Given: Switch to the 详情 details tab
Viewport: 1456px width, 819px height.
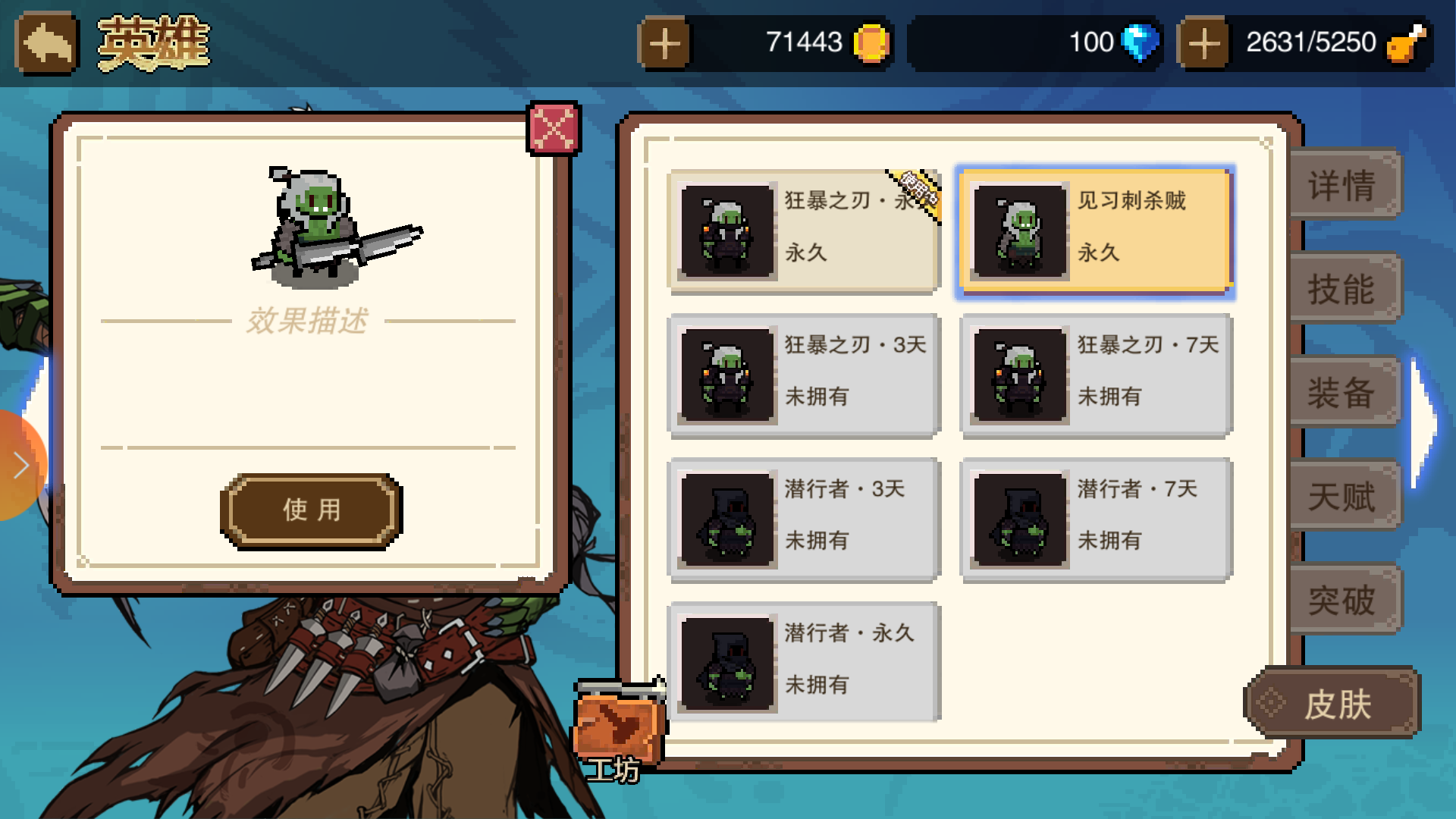Looking at the screenshot, I should (x=1344, y=184).
